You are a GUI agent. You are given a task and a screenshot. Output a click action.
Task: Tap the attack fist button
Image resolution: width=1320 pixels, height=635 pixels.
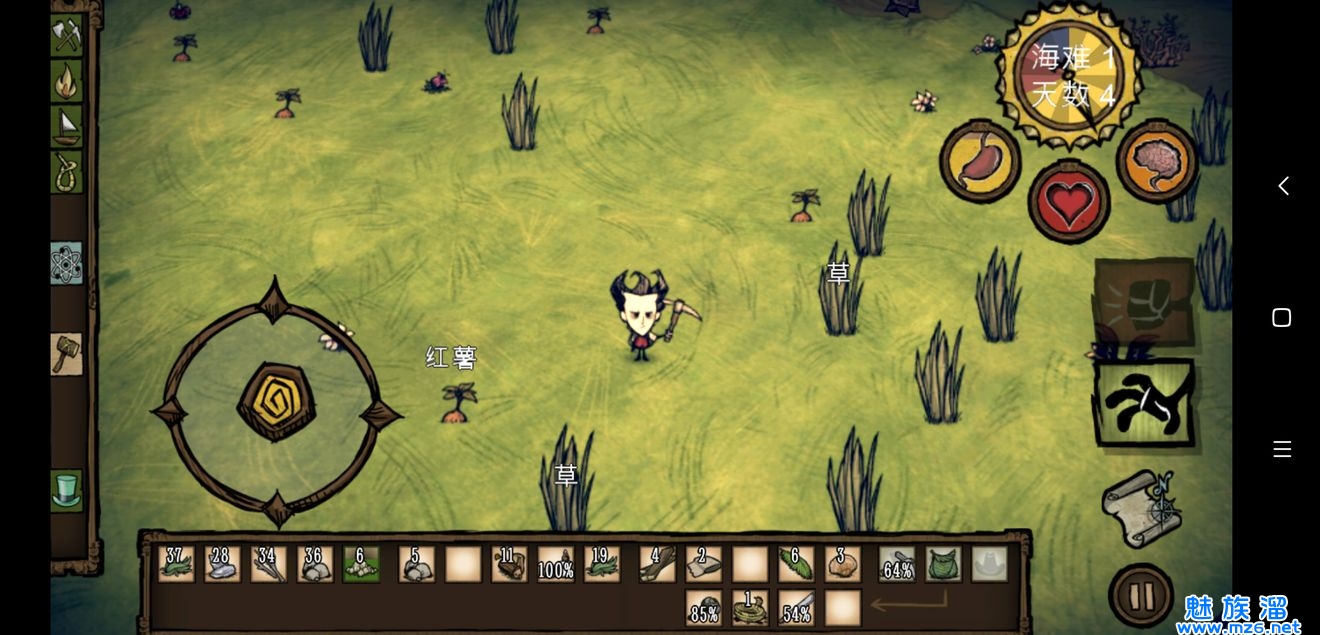coord(1144,301)
